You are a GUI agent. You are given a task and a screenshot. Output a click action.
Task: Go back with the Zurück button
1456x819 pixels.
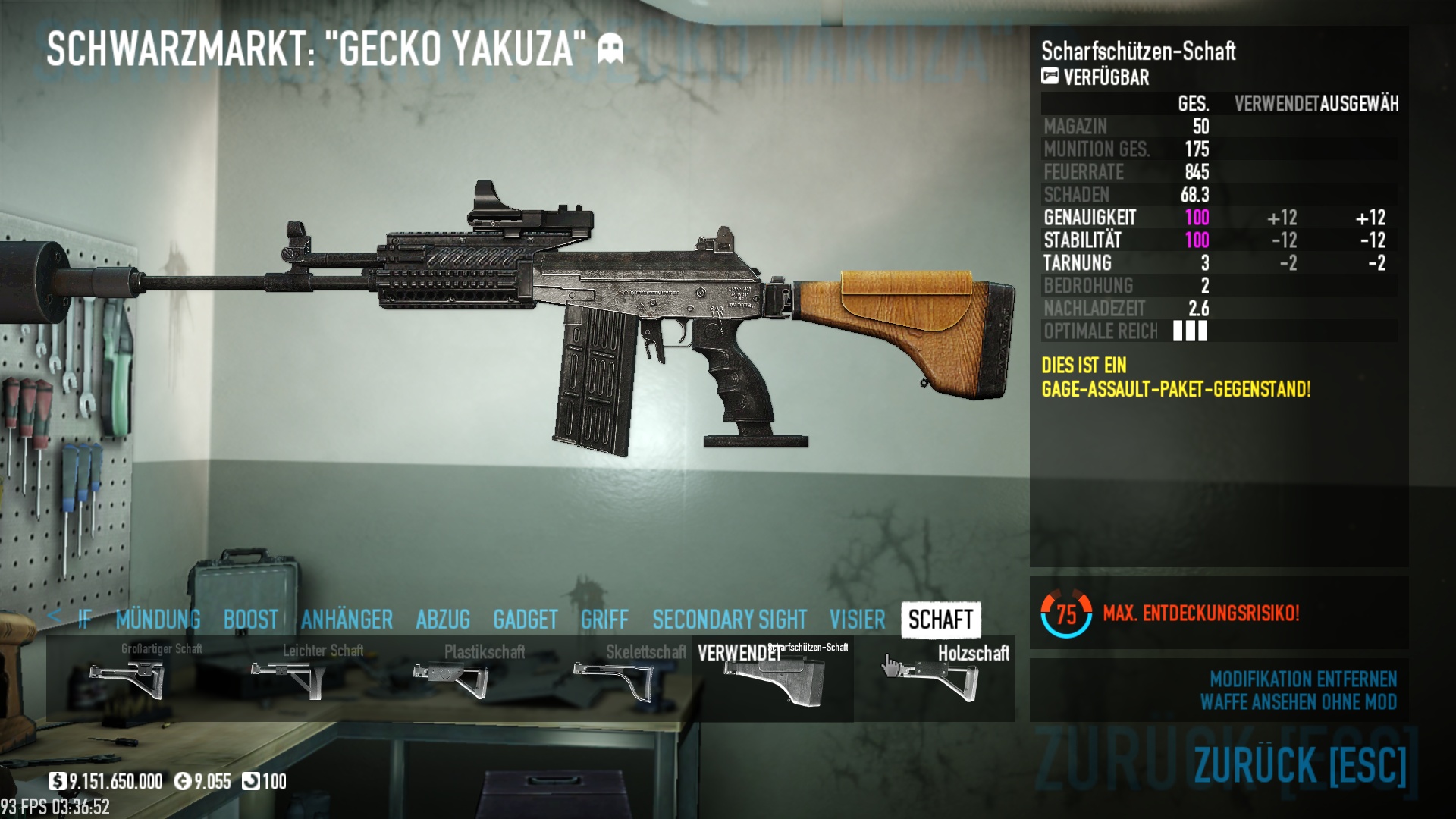(1300, 764)
